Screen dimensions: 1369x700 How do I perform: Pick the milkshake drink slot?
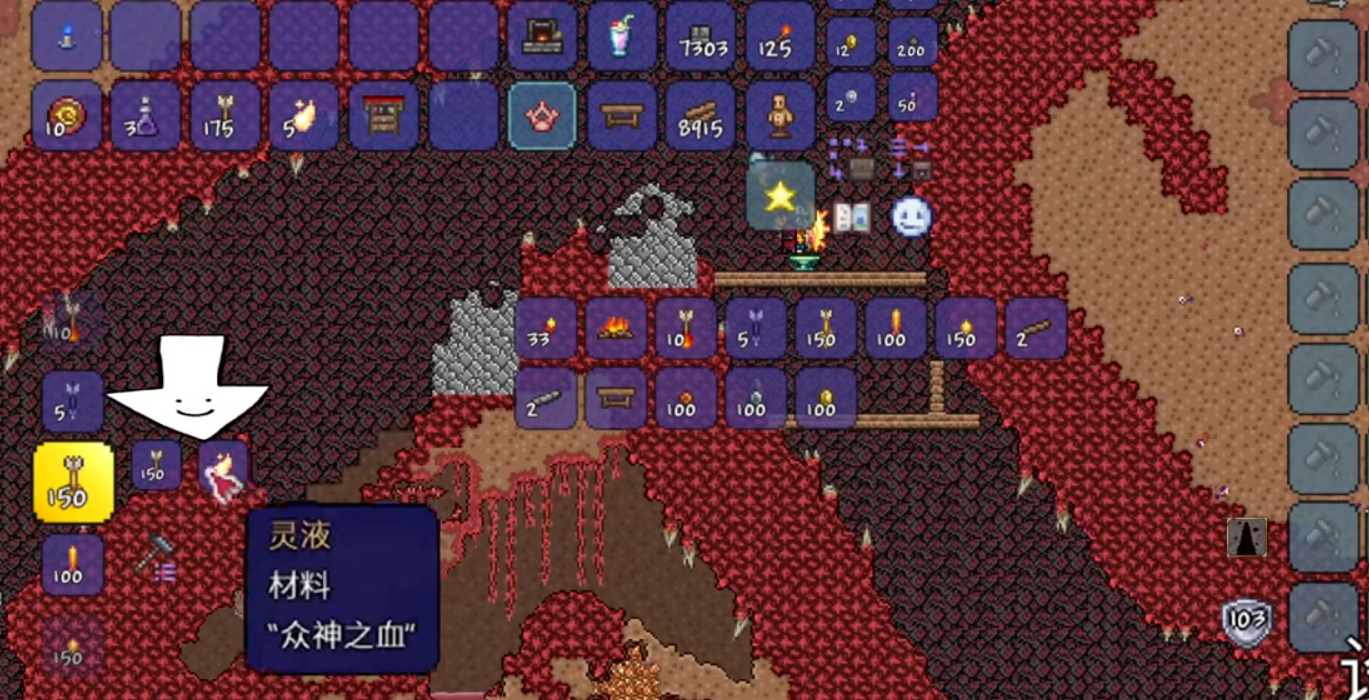(621, 37)
